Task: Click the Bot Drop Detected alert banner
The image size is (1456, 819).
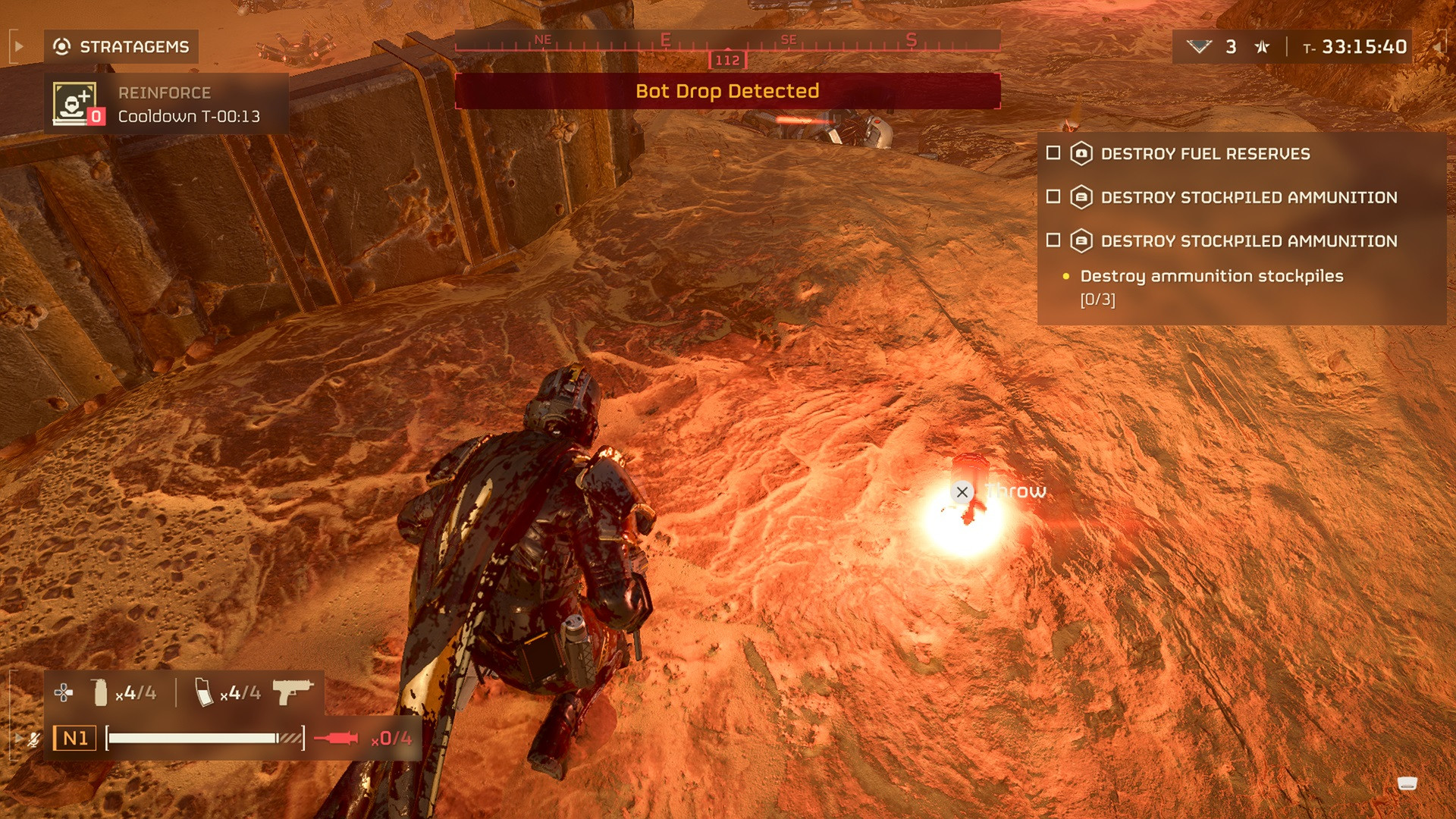Action: click(726, 92)
